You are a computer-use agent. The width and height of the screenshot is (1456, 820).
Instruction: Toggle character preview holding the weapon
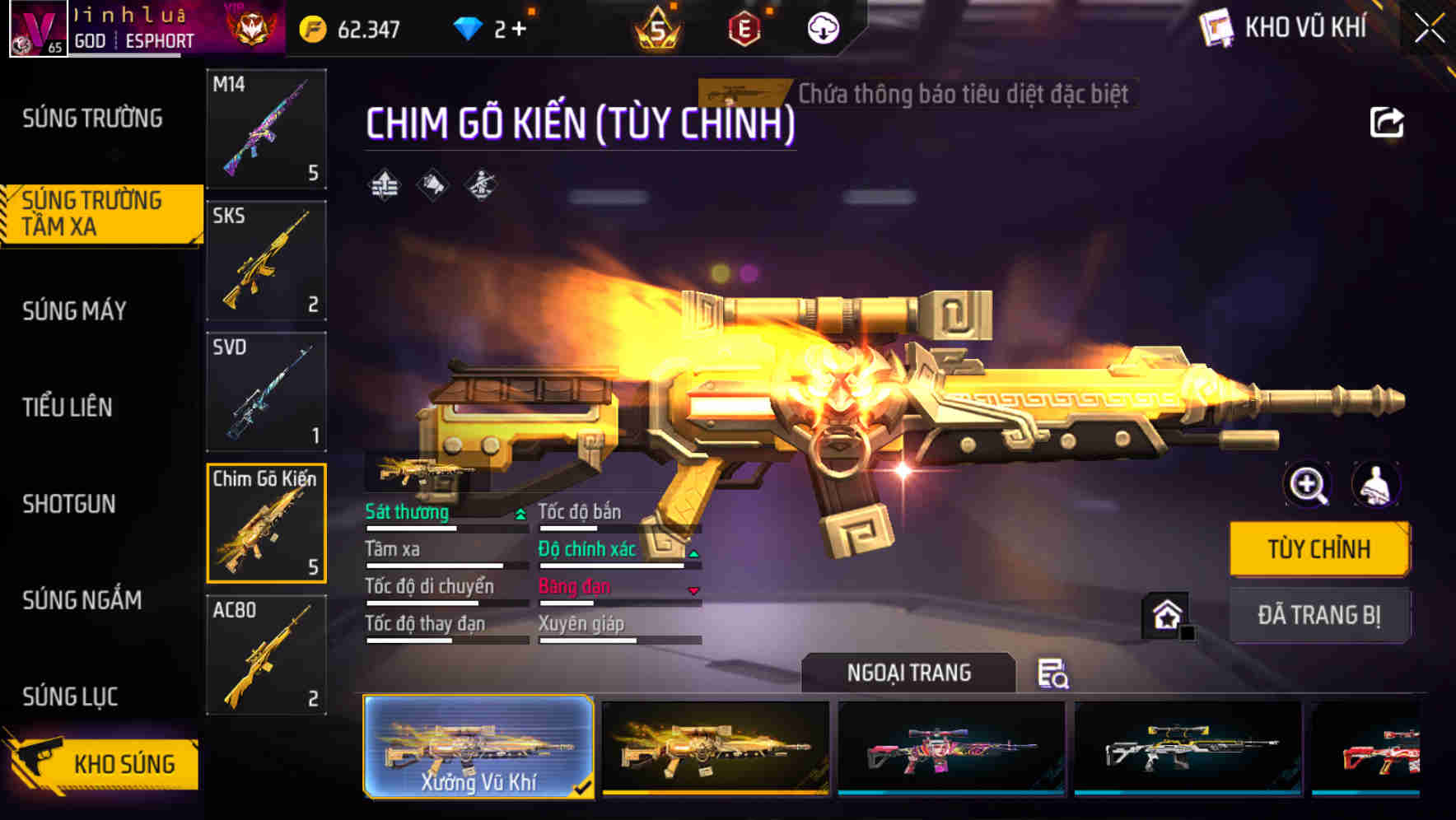(1374, 484)
